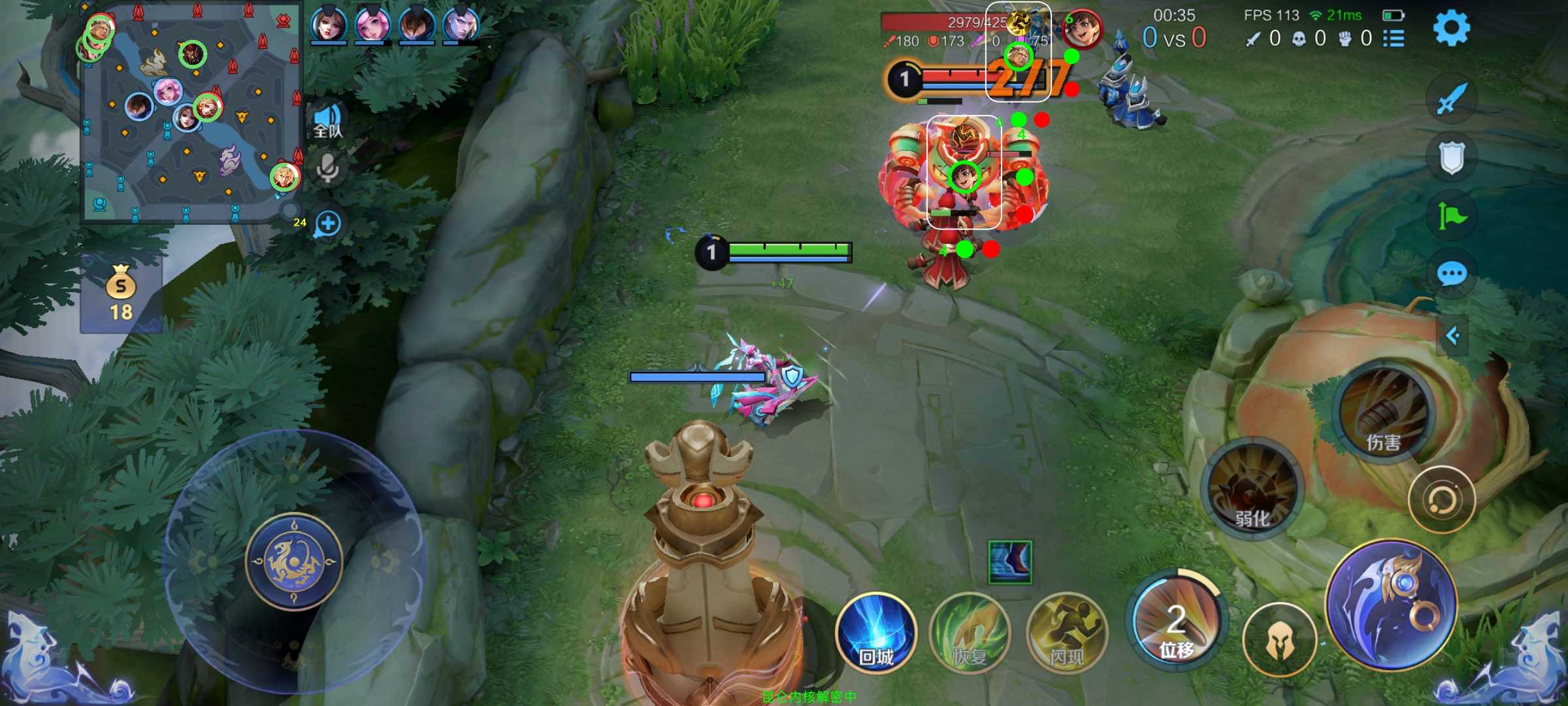Trigger the 伤害 damage skill
The width and height of the screenshot is (1568, 706).
[1382, 411]
